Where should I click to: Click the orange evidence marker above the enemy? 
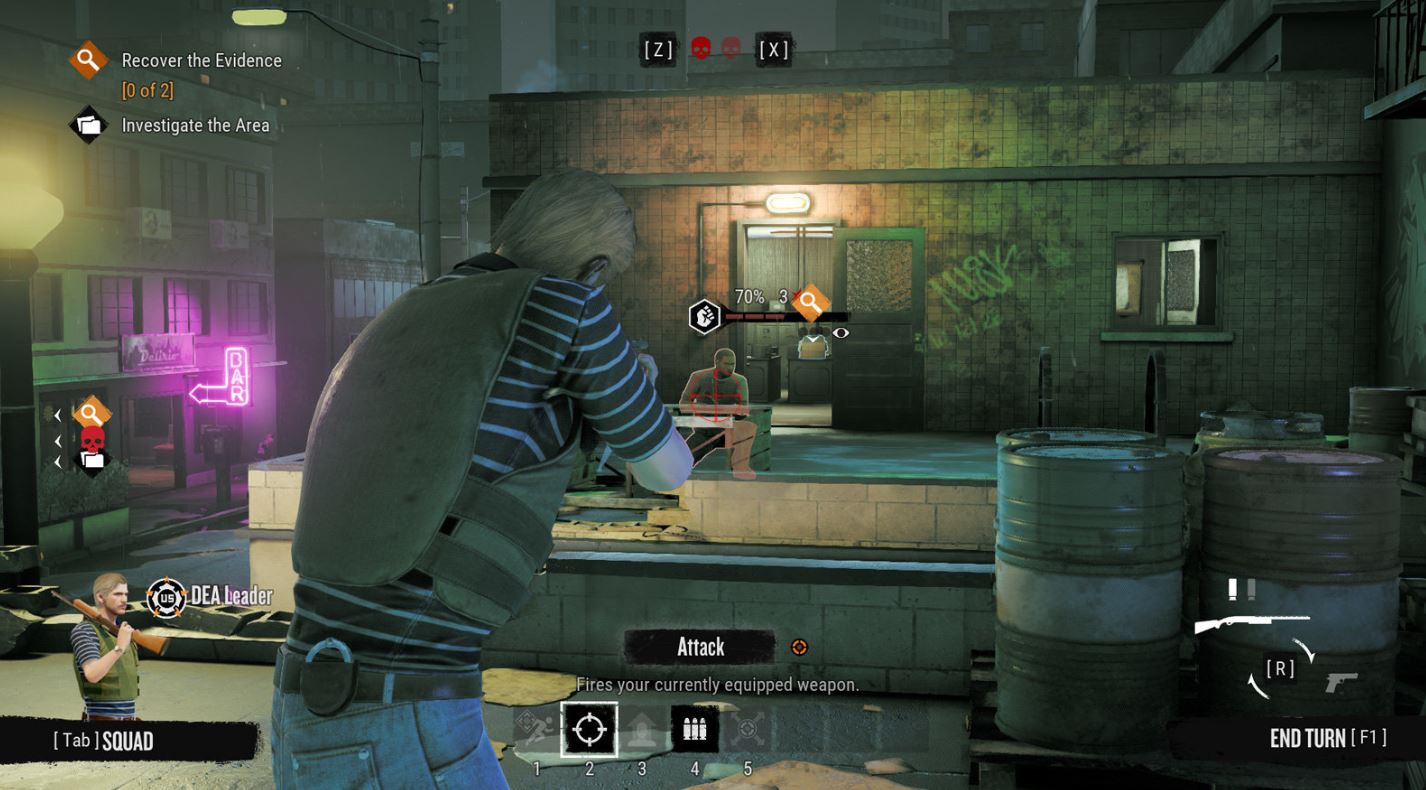[x=809, y=302]
